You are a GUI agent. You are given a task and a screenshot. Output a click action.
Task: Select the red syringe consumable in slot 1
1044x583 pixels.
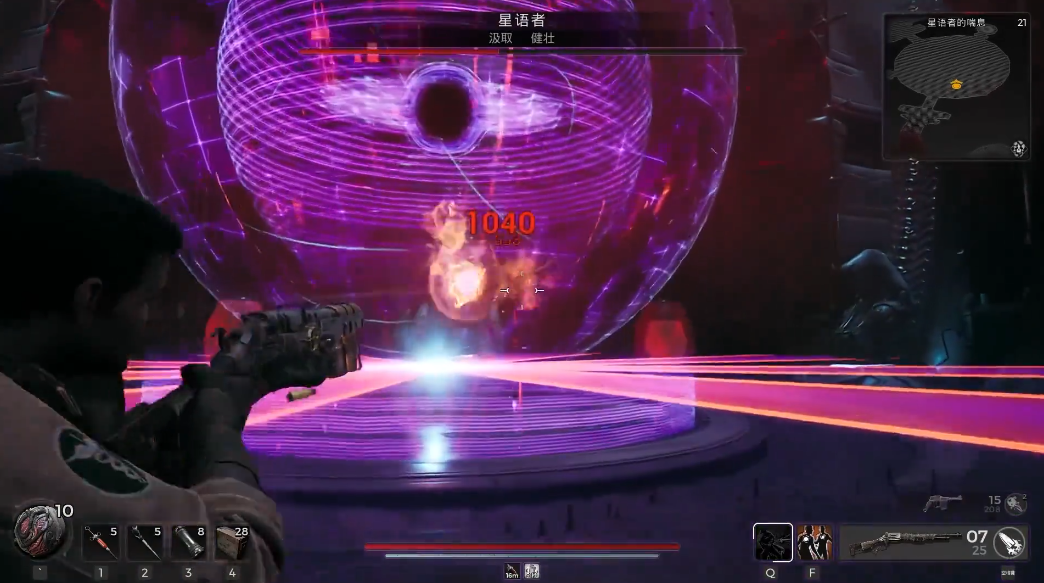coord(100,543)
